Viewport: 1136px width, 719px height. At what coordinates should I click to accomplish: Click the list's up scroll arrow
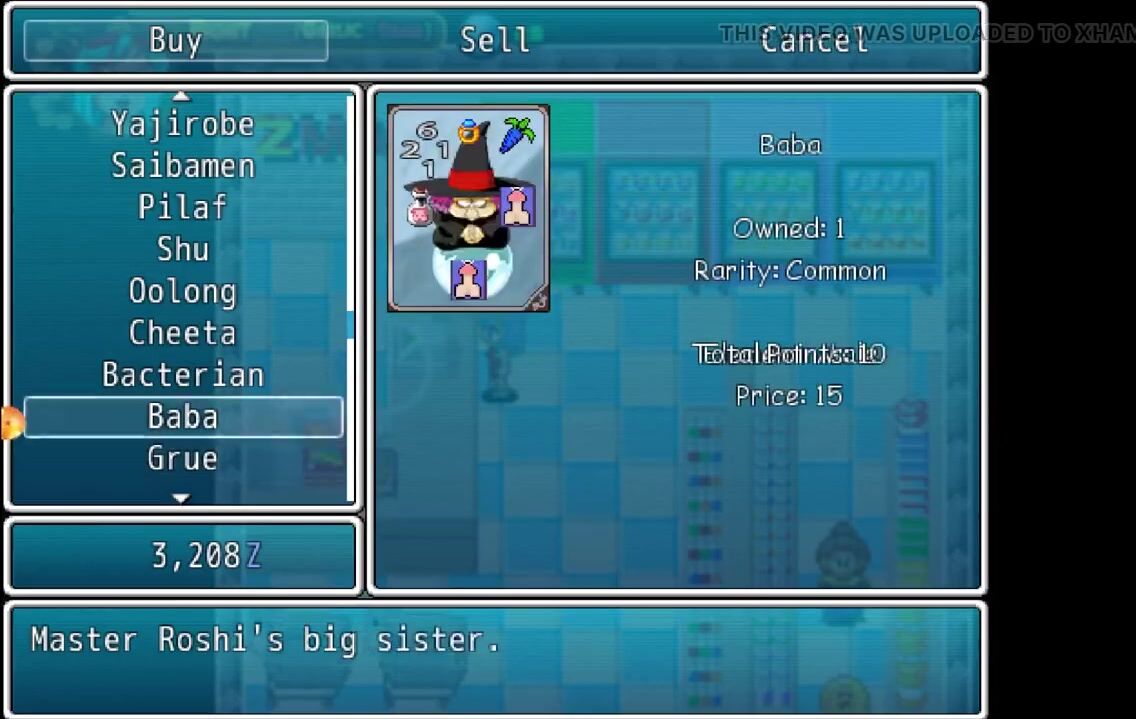point(181,96)
